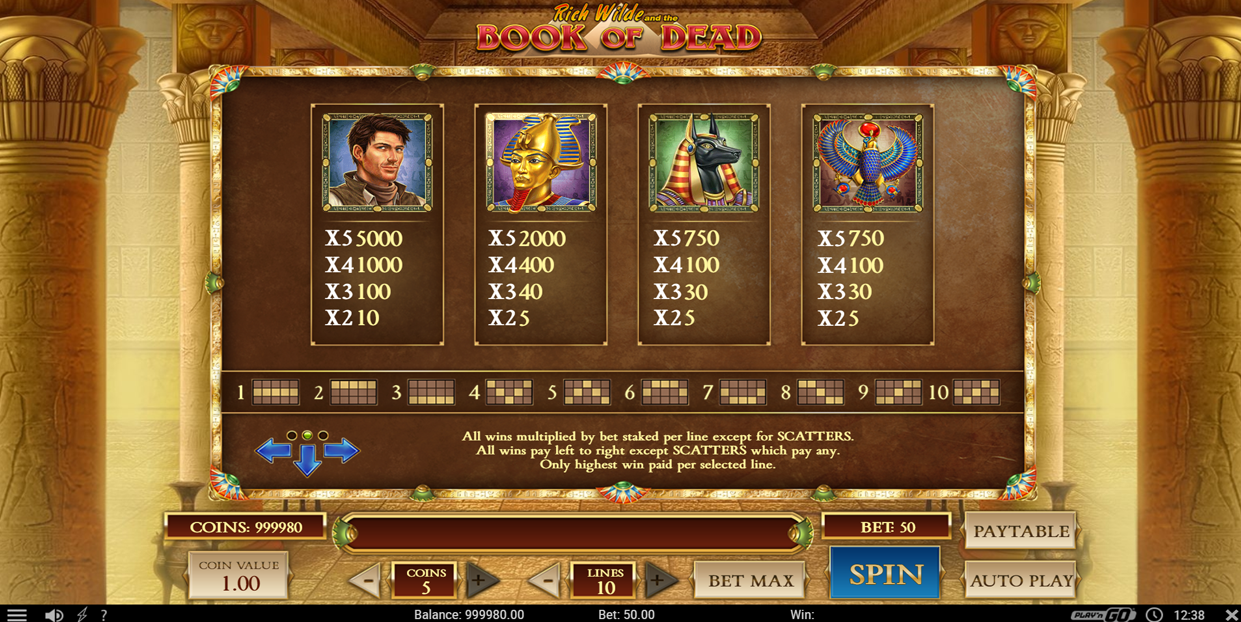Viewport: 1241px width, 622px height.
Task: Go to the previous paytable page
Action: 272,451
